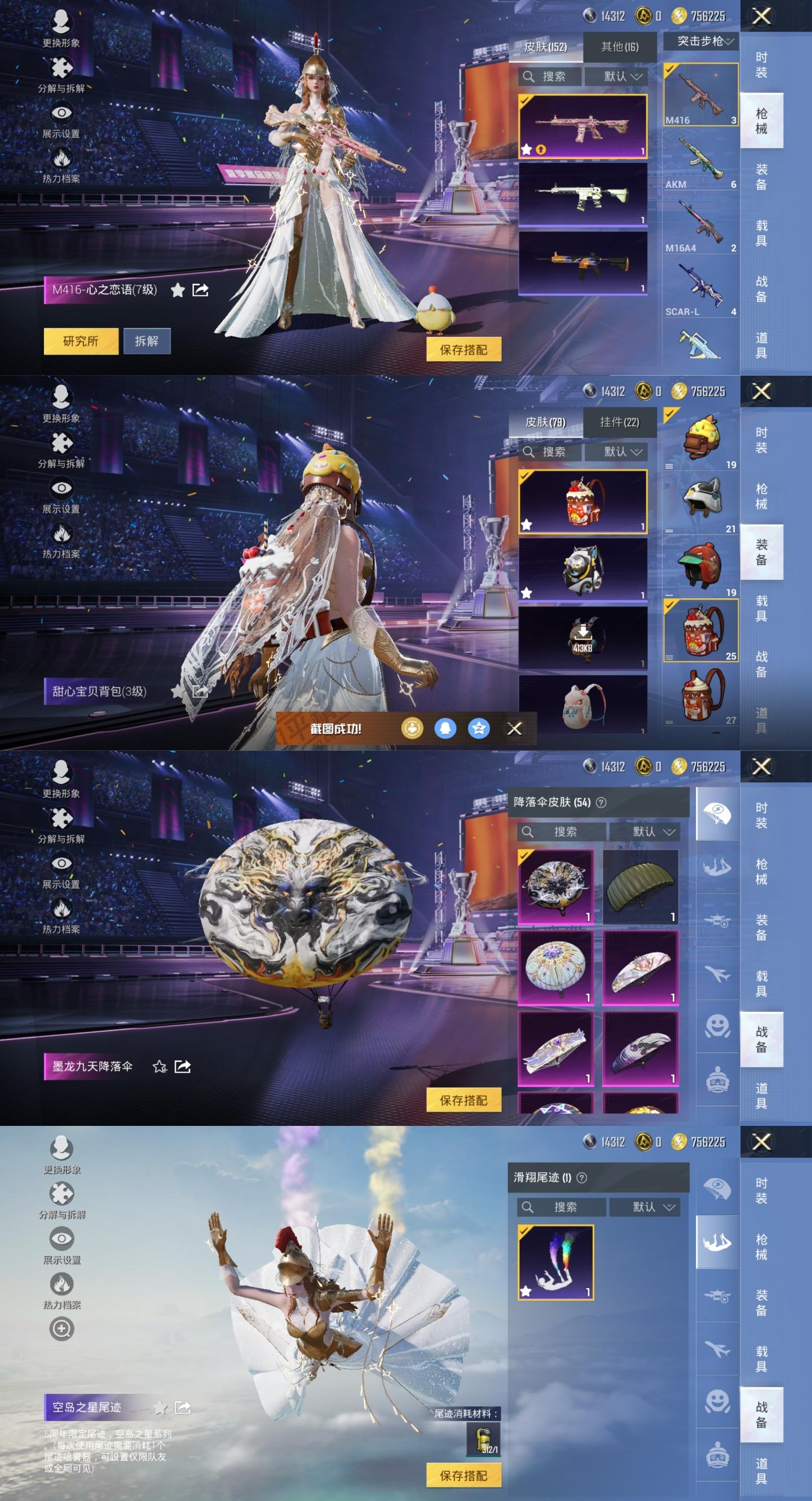Show the 皮肤(79) backpack skins tab
The width and height of the screenshot is (812, 1501).
545,422
